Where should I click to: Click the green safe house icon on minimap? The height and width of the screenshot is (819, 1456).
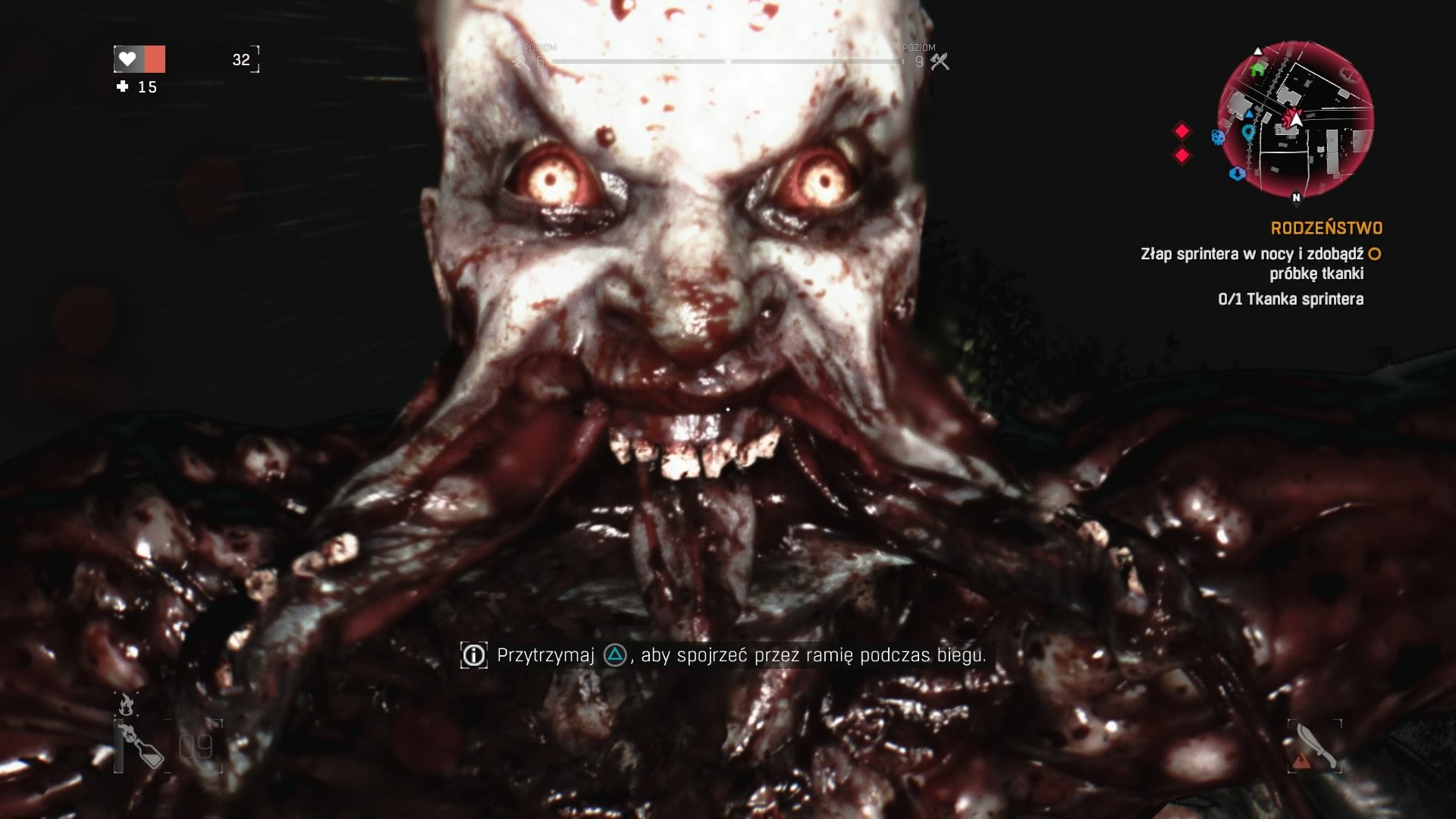[x=1257, y=70]
